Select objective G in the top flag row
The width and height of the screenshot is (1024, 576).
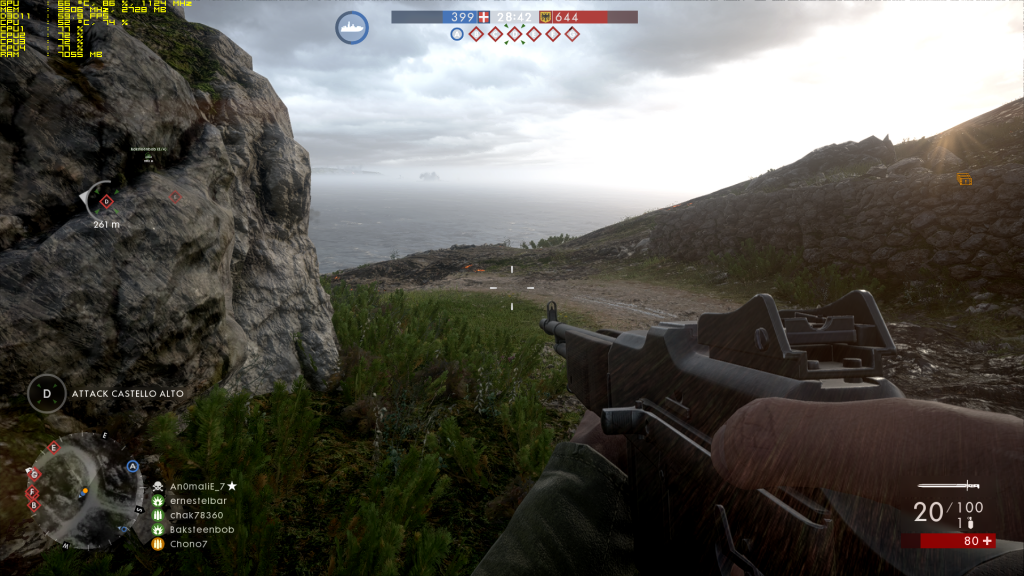[572, 34]
